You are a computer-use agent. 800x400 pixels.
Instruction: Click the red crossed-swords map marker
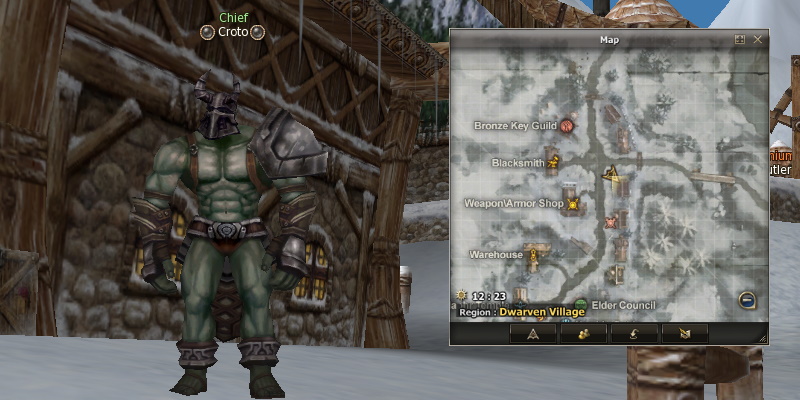[x=612, y=220]
